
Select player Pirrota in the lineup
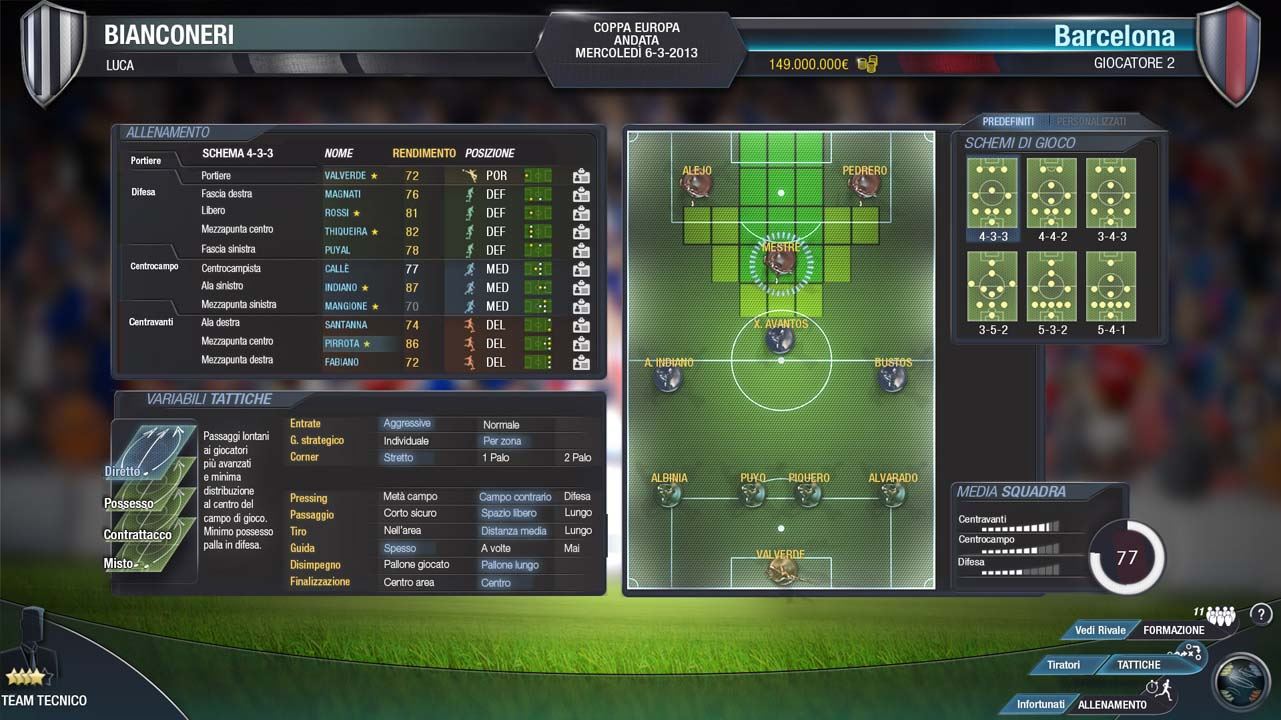tap(342, 343)
